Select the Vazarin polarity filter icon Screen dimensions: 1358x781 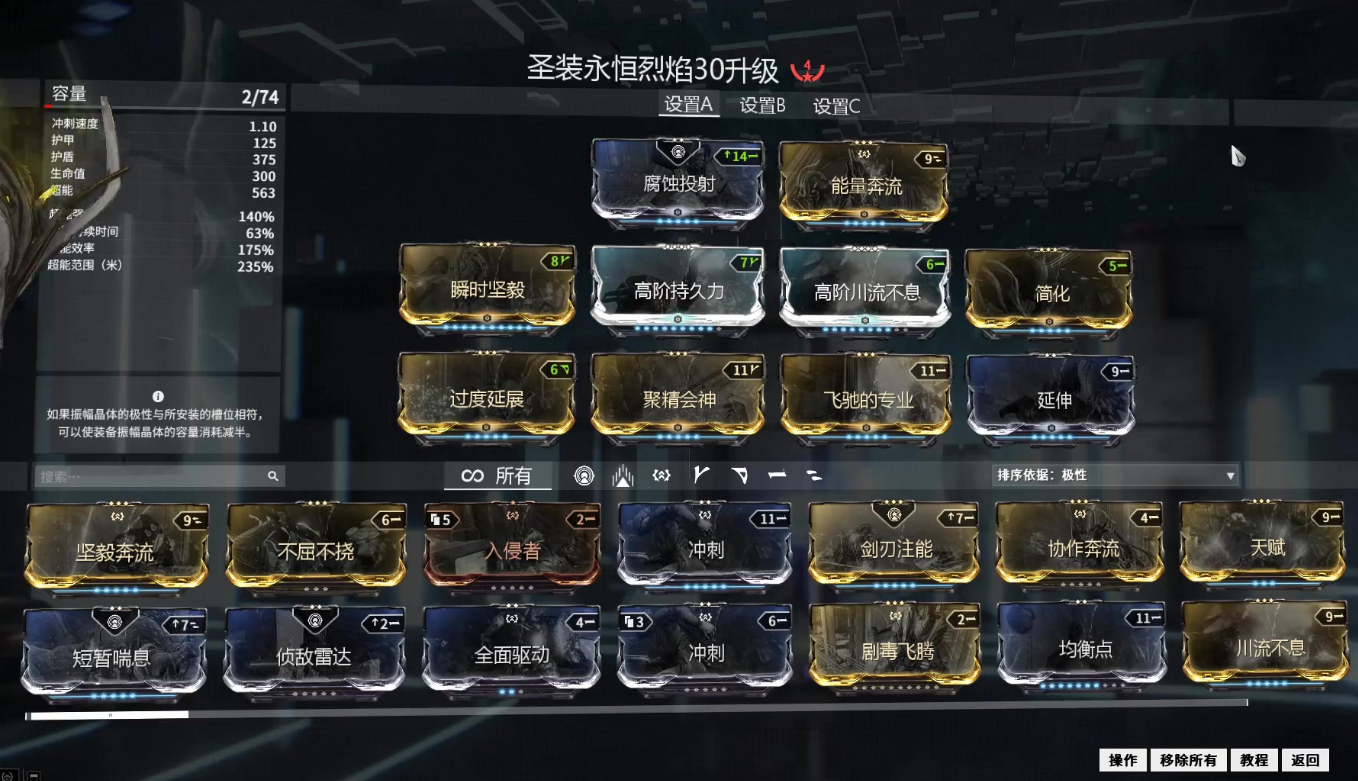(738, 475)
